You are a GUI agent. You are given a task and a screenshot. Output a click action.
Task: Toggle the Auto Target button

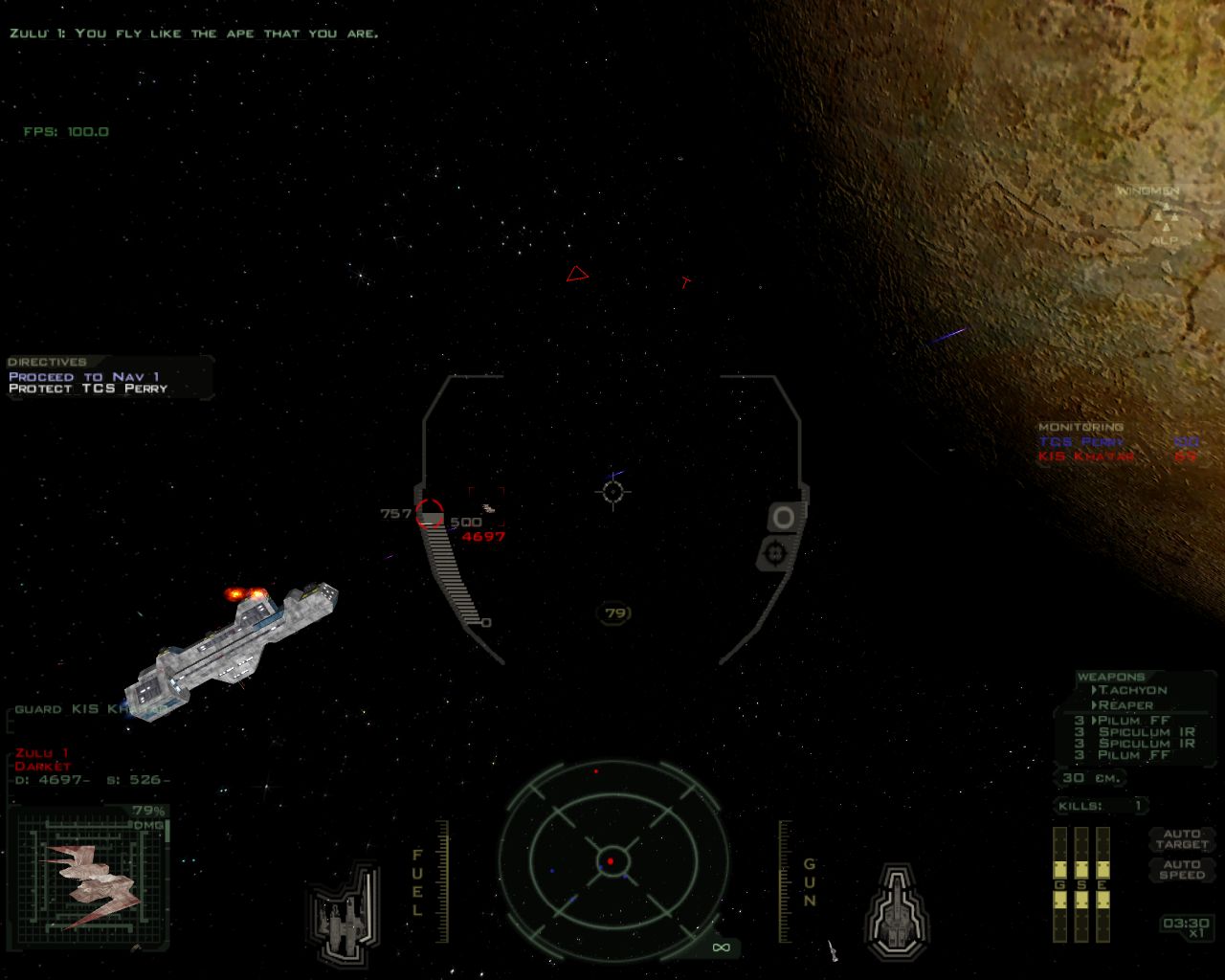(x=1181, y=839)
